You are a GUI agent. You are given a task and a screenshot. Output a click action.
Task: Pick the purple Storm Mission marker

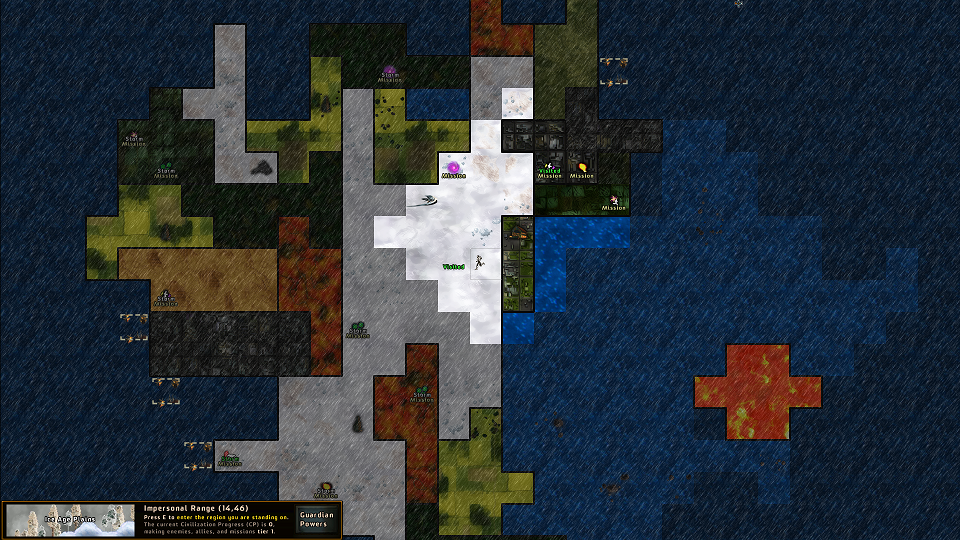(x=390, y=73)
